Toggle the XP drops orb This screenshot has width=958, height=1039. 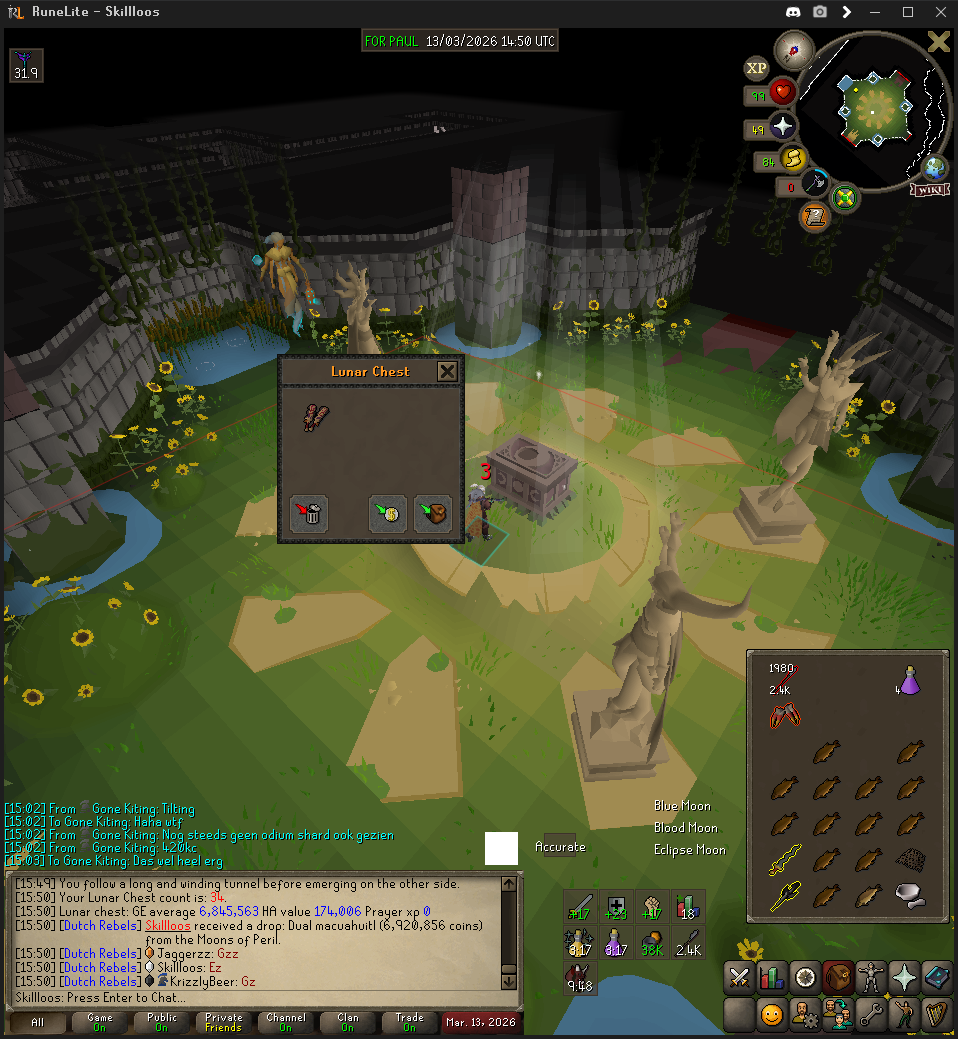757,68
